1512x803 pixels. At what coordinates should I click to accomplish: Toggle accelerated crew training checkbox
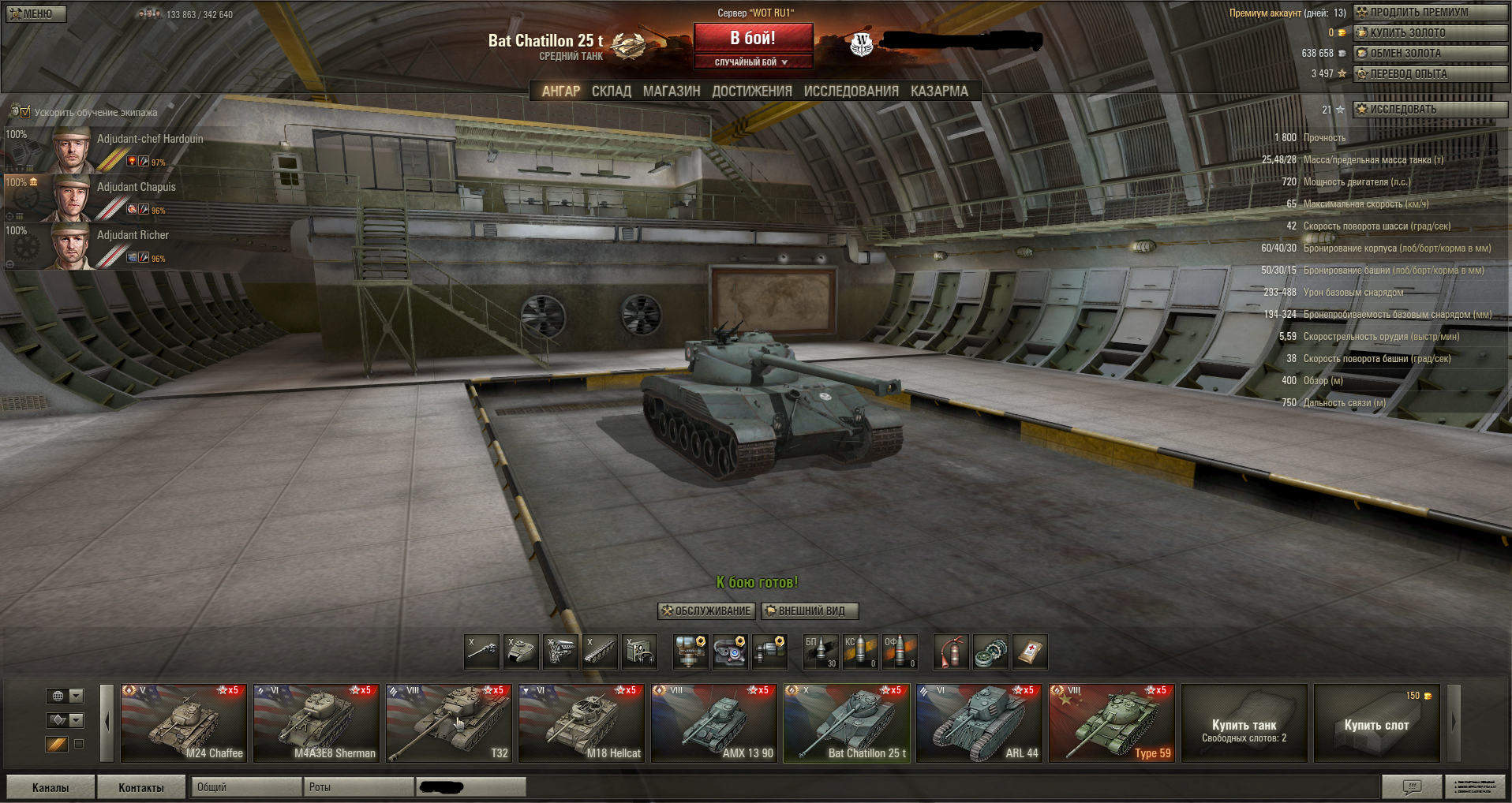24,112
